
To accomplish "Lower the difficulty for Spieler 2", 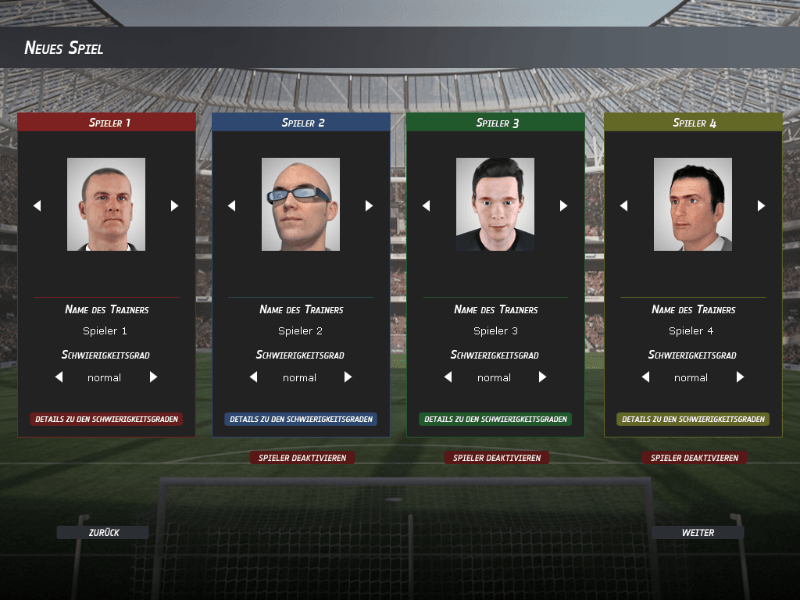I will point(253,377).
